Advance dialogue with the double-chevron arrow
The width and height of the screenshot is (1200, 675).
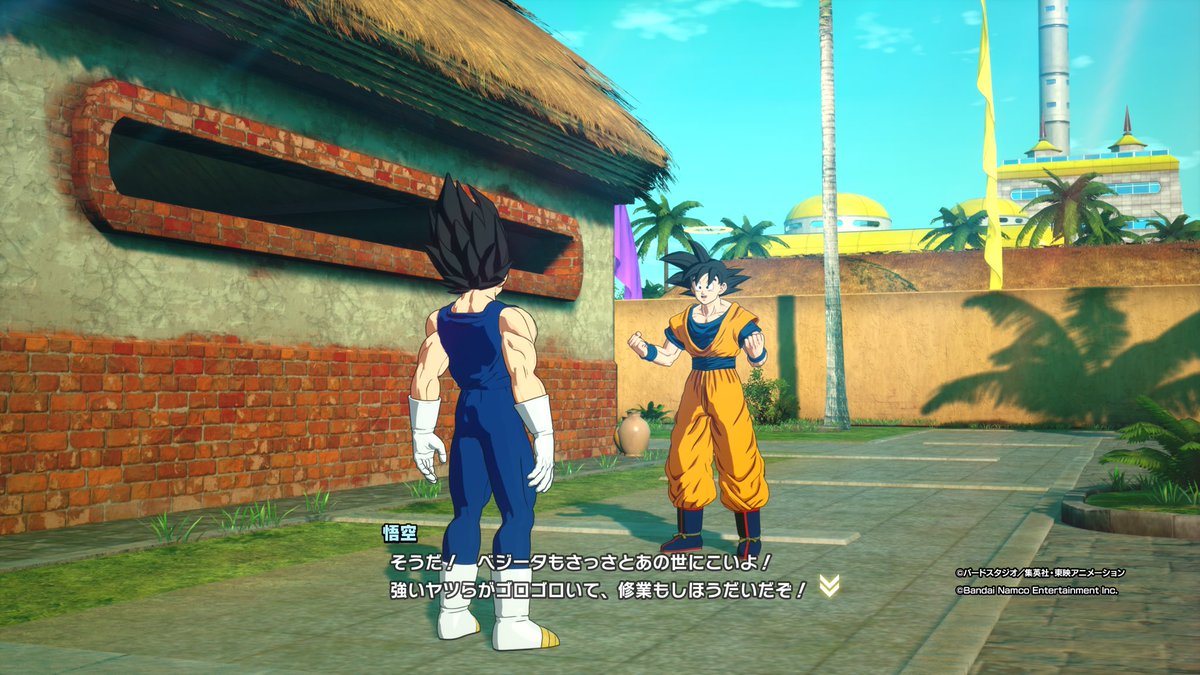[829, 587]
